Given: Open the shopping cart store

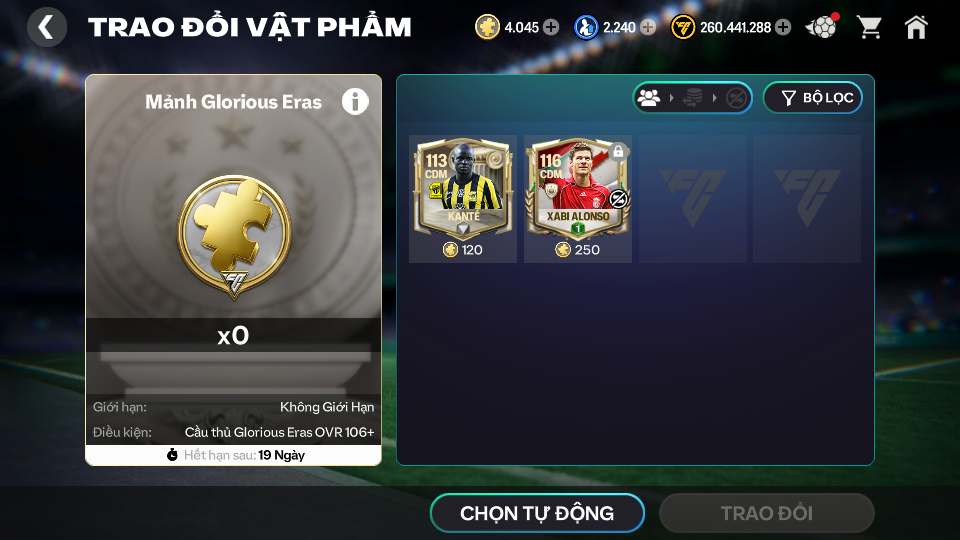Looking at the screenshot, I should pyautogui.click(x=869, y=27).
